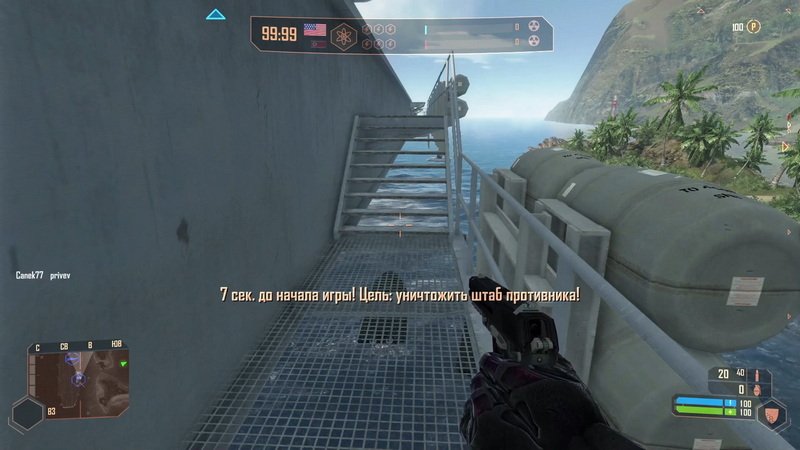This screenshot has height=450, width=800.
Task: Click the grenade icon near ammo counter
Action: click(757, 388)
